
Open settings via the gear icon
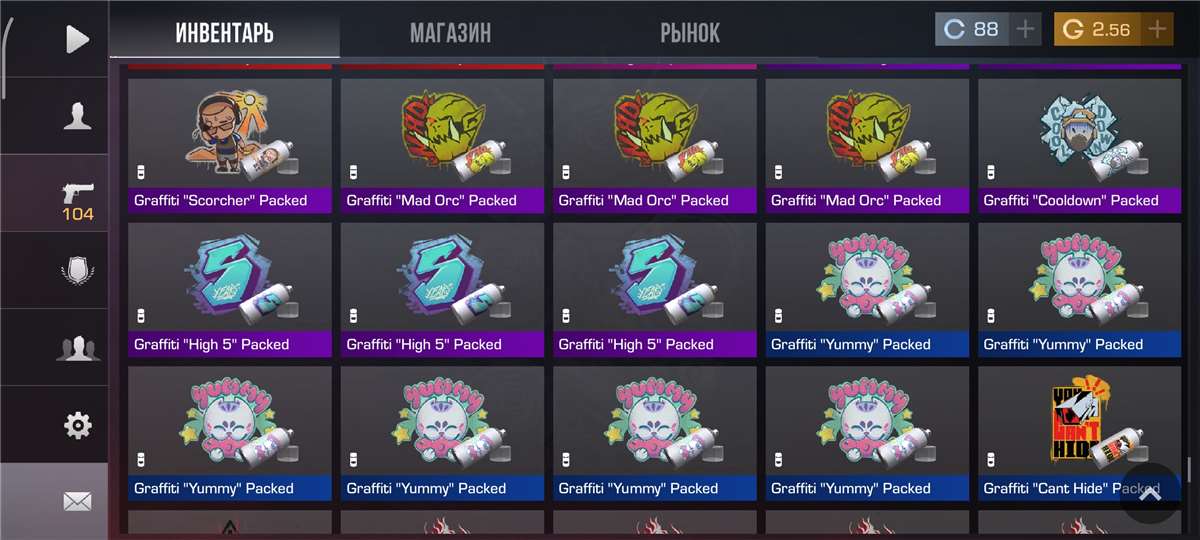click(x=77, y=425)
